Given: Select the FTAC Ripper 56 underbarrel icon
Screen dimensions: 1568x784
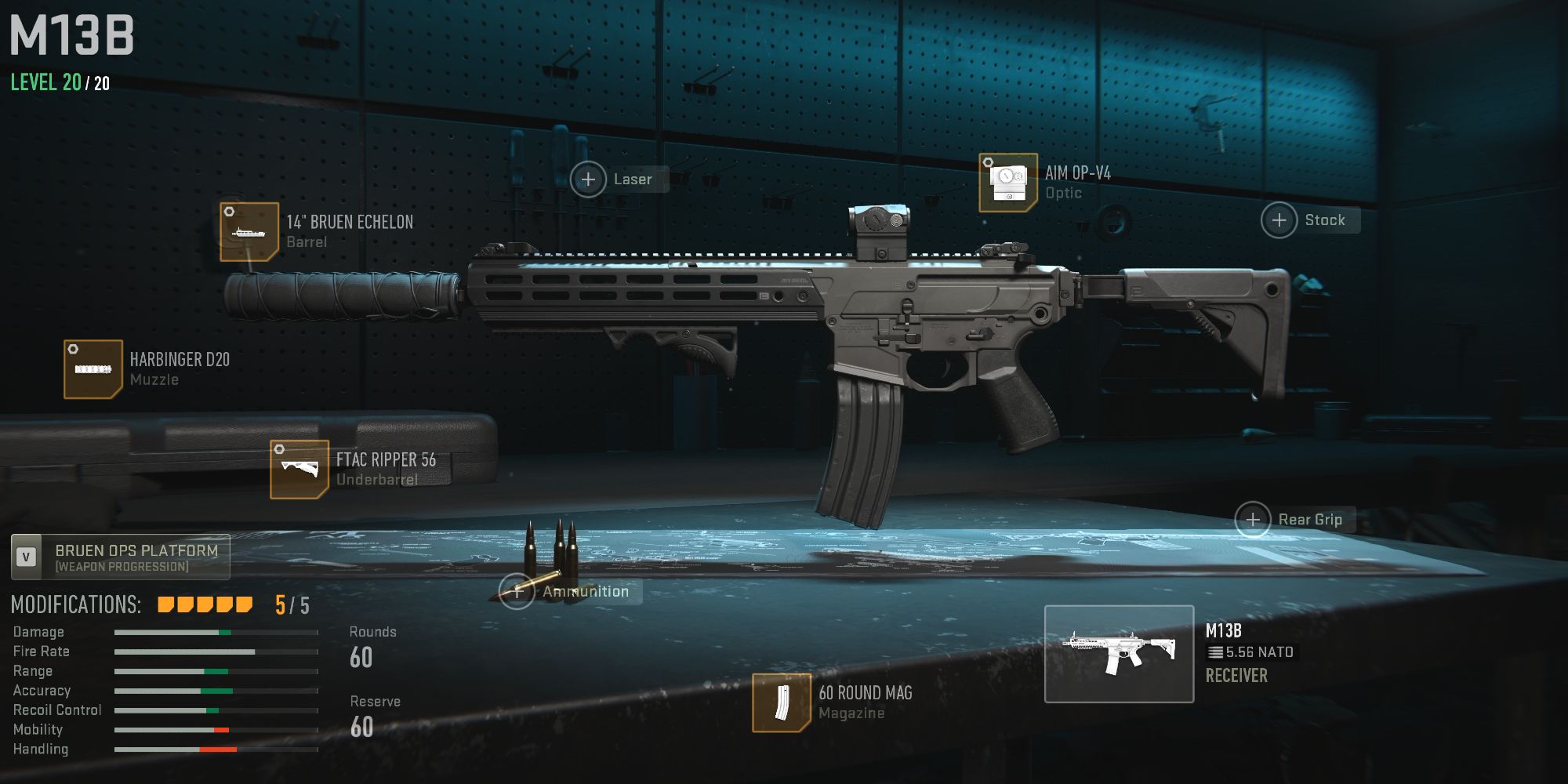Looking at the screenshot, I should tap(299, 470).
